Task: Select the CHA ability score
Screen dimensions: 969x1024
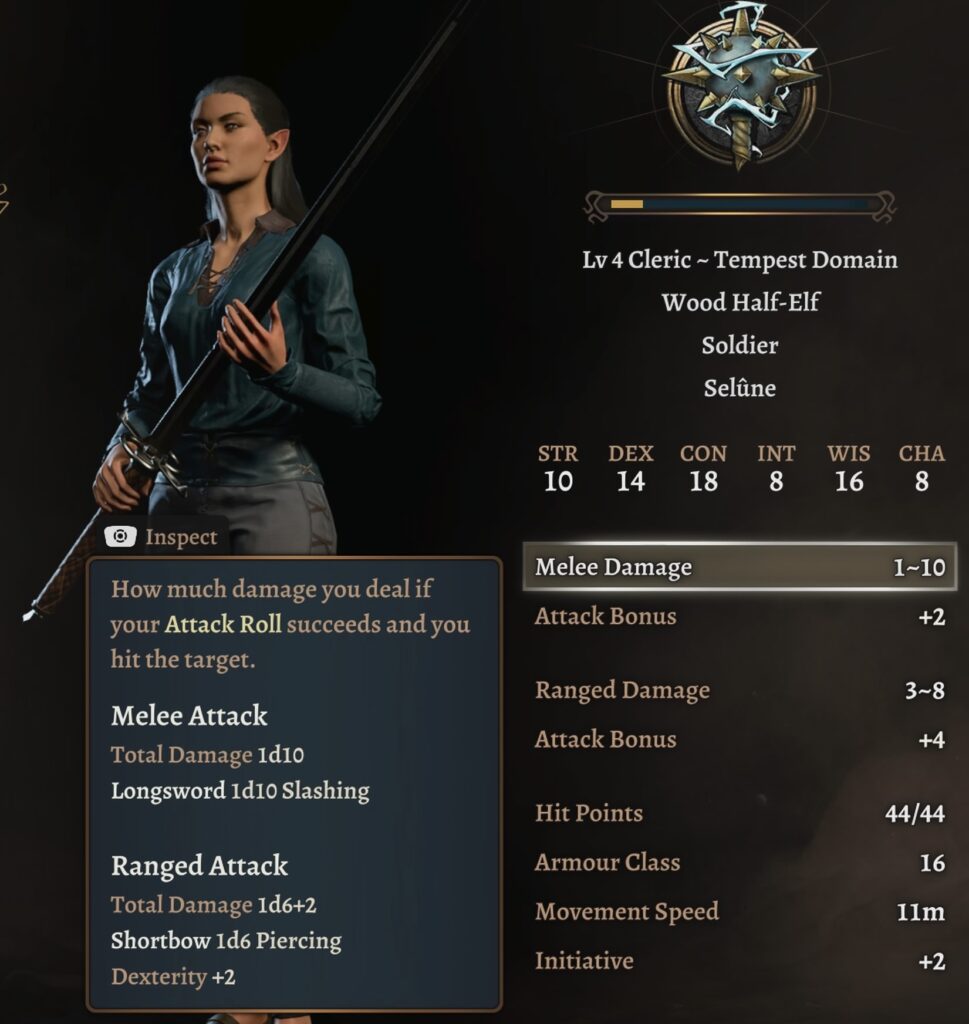Action: coord(921,468)
